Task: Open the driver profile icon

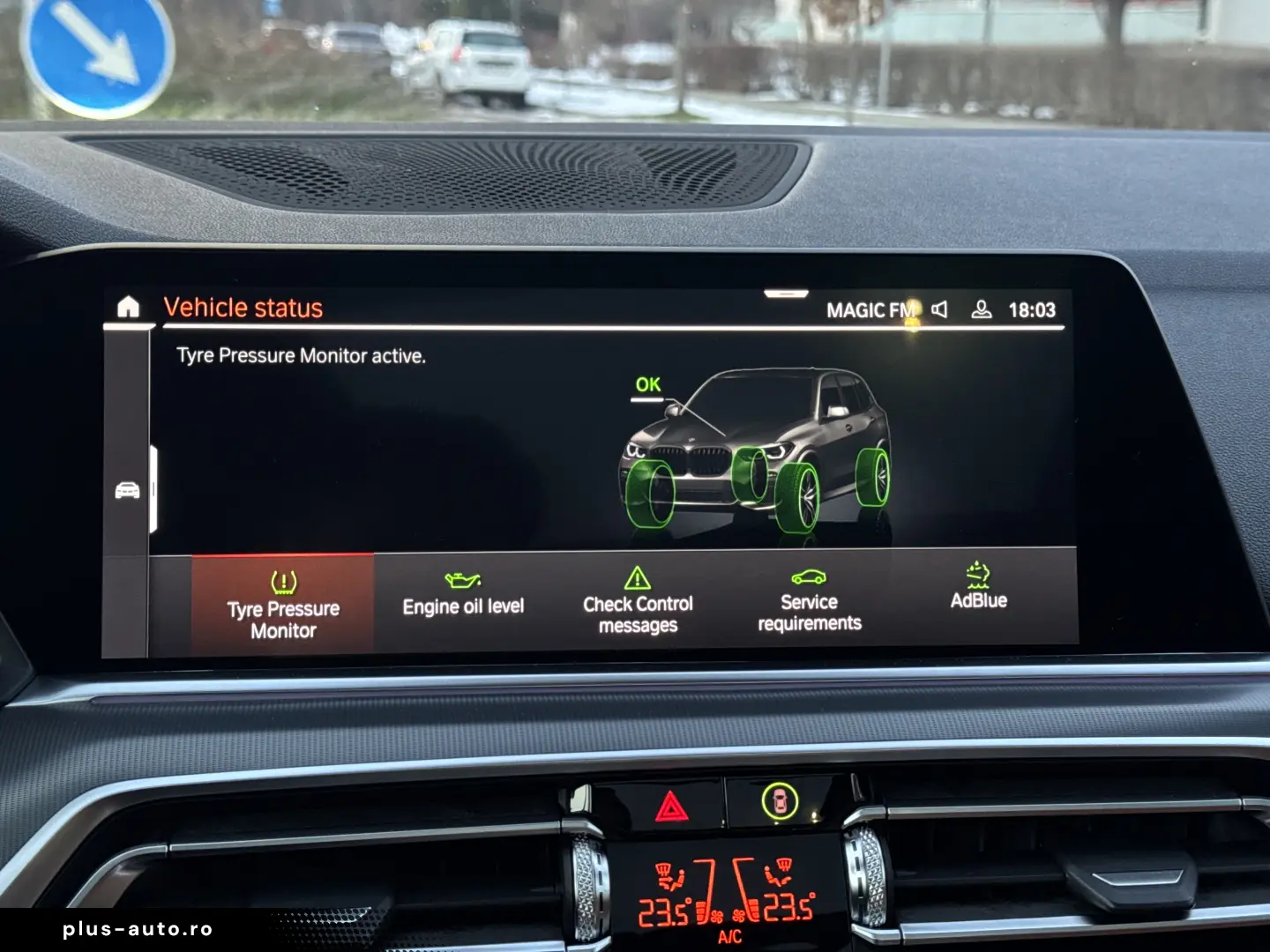Action: 980,309
